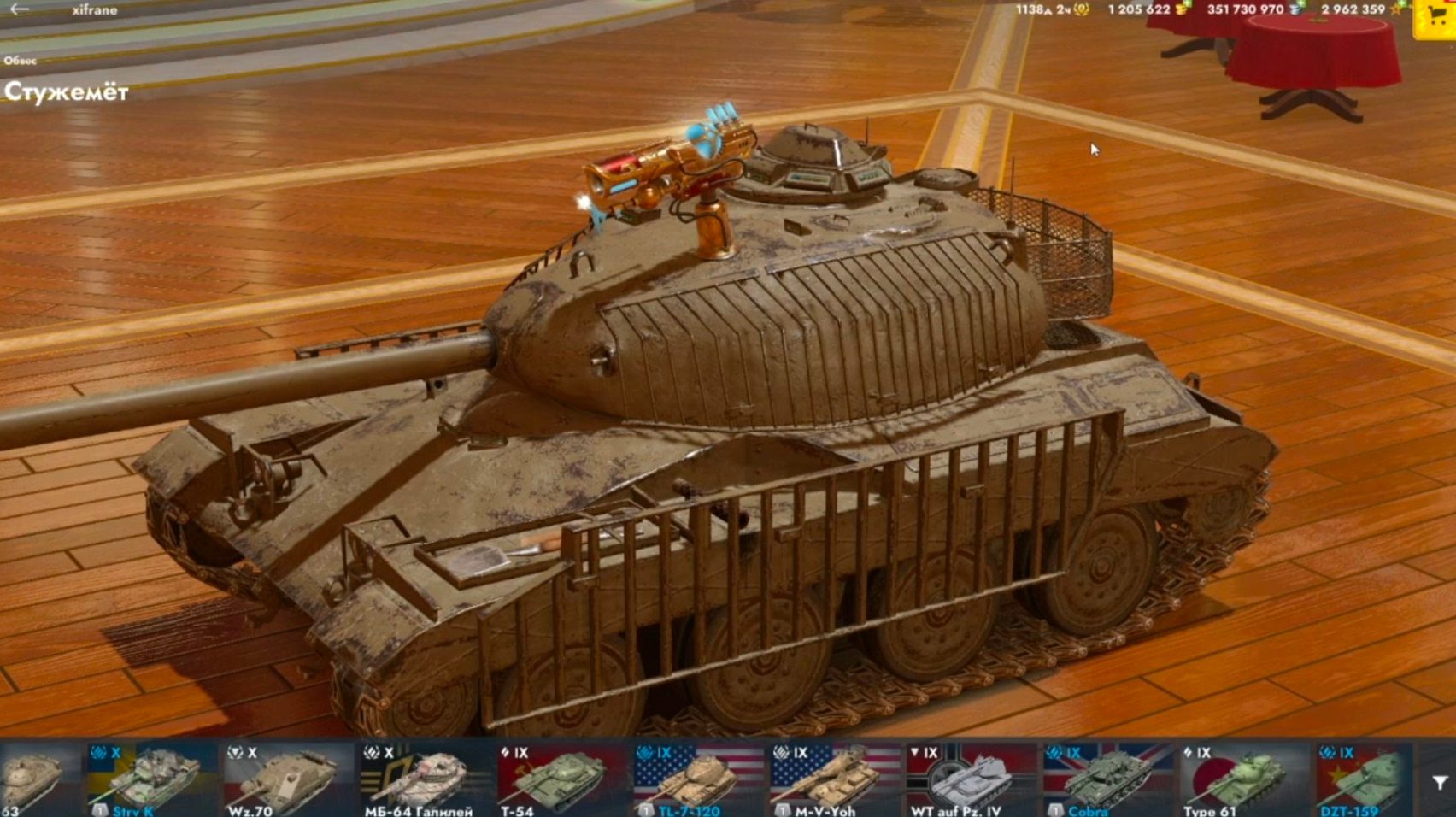This screenshot has width=1456, height=817.
Task: Select the M-V-Yoh tank
Action: 834,779
